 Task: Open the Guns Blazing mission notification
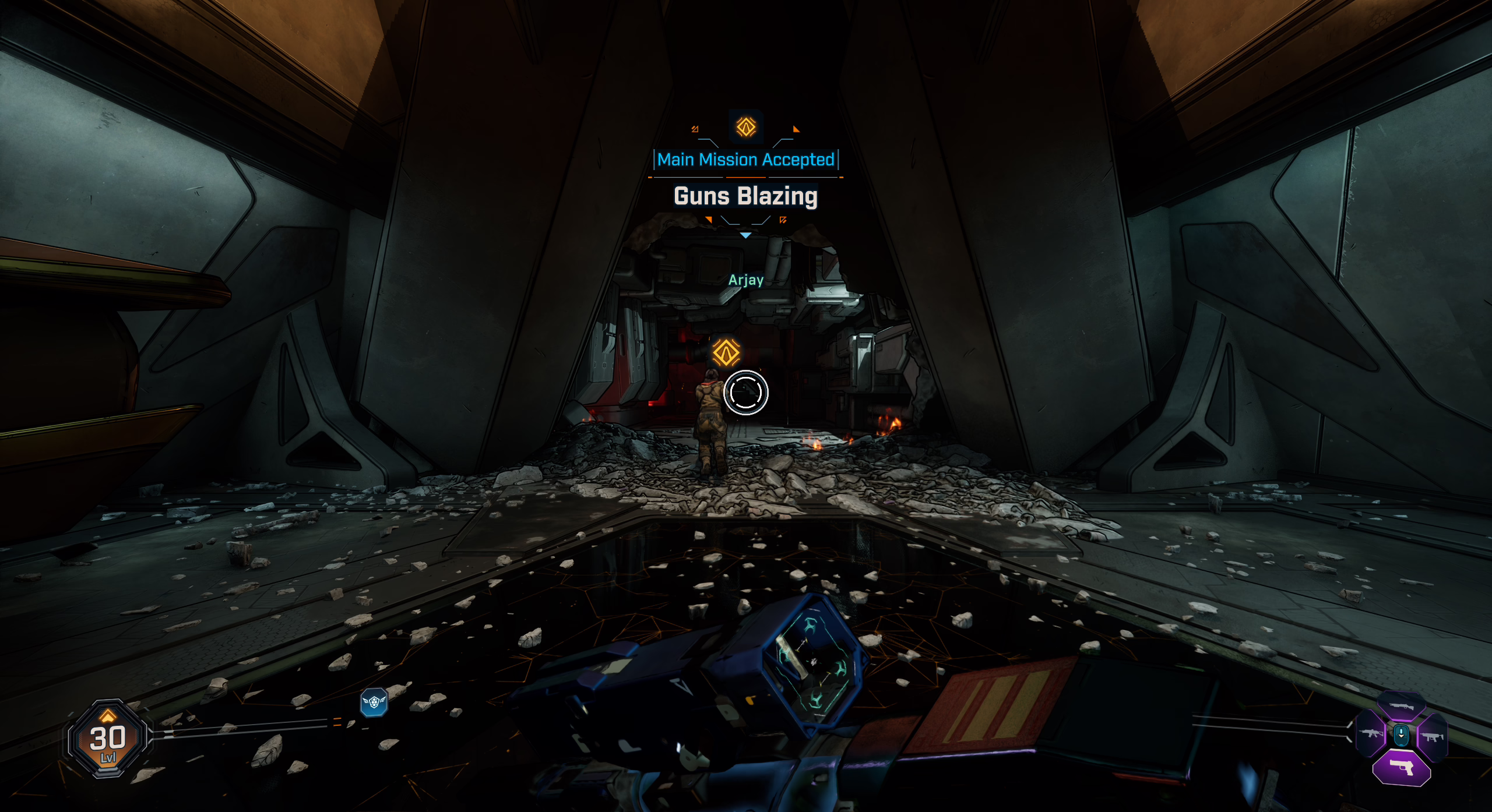745,196
